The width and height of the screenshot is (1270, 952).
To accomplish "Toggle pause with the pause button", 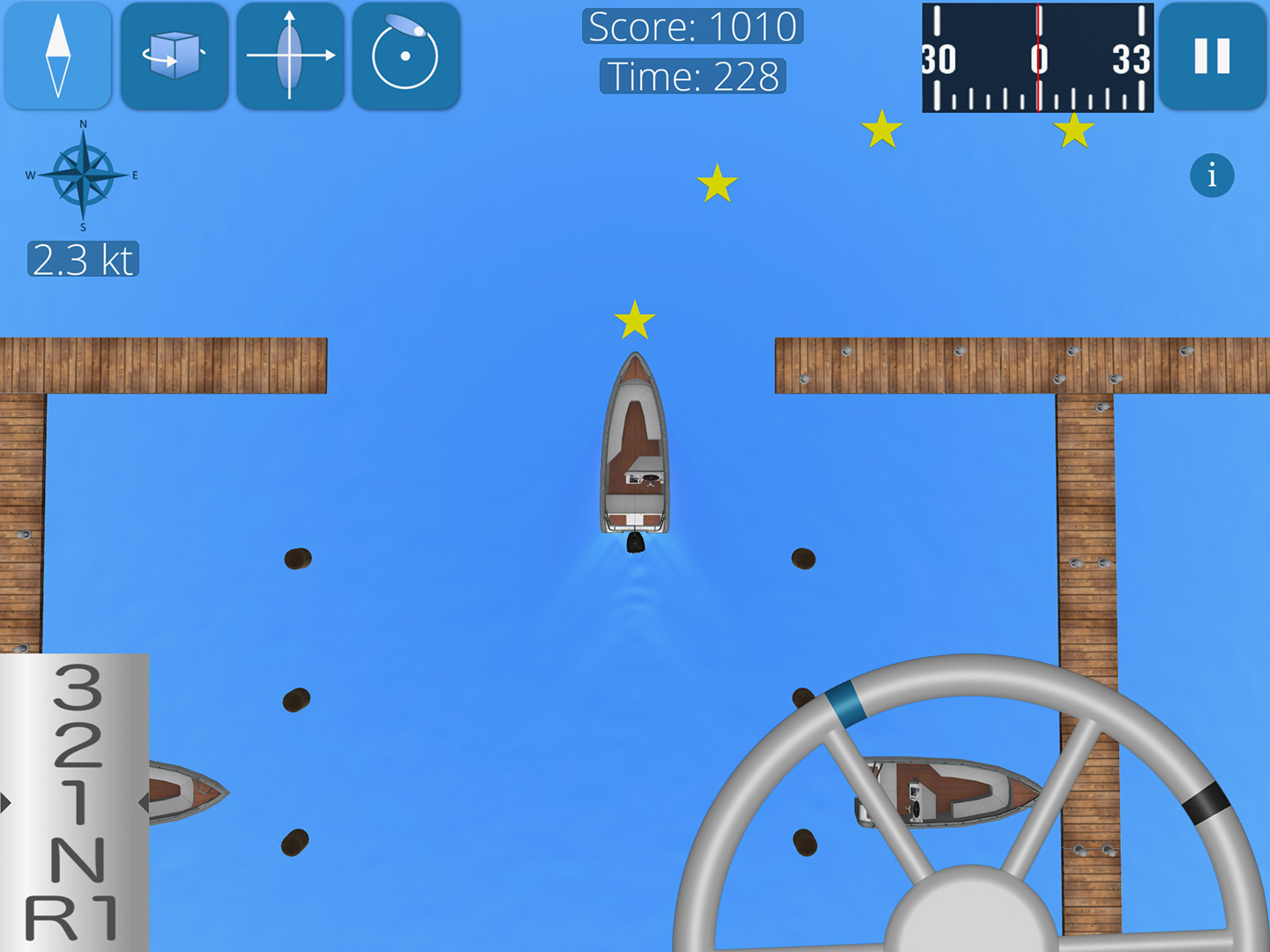I will tap(1214, 55).
